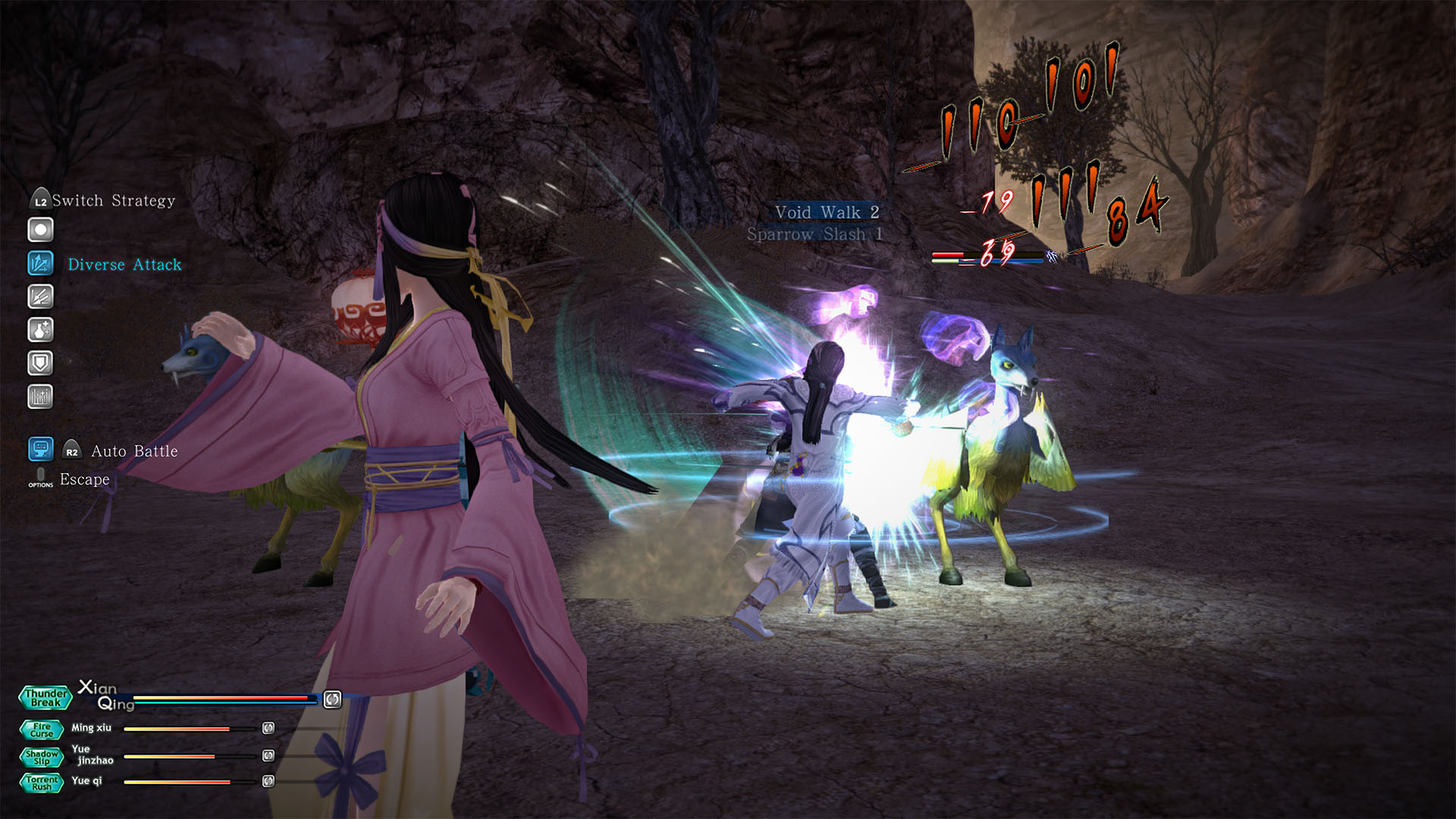Select the Diverse Attack strategy label
1456x819 pixels.
(x=125, y=265)
